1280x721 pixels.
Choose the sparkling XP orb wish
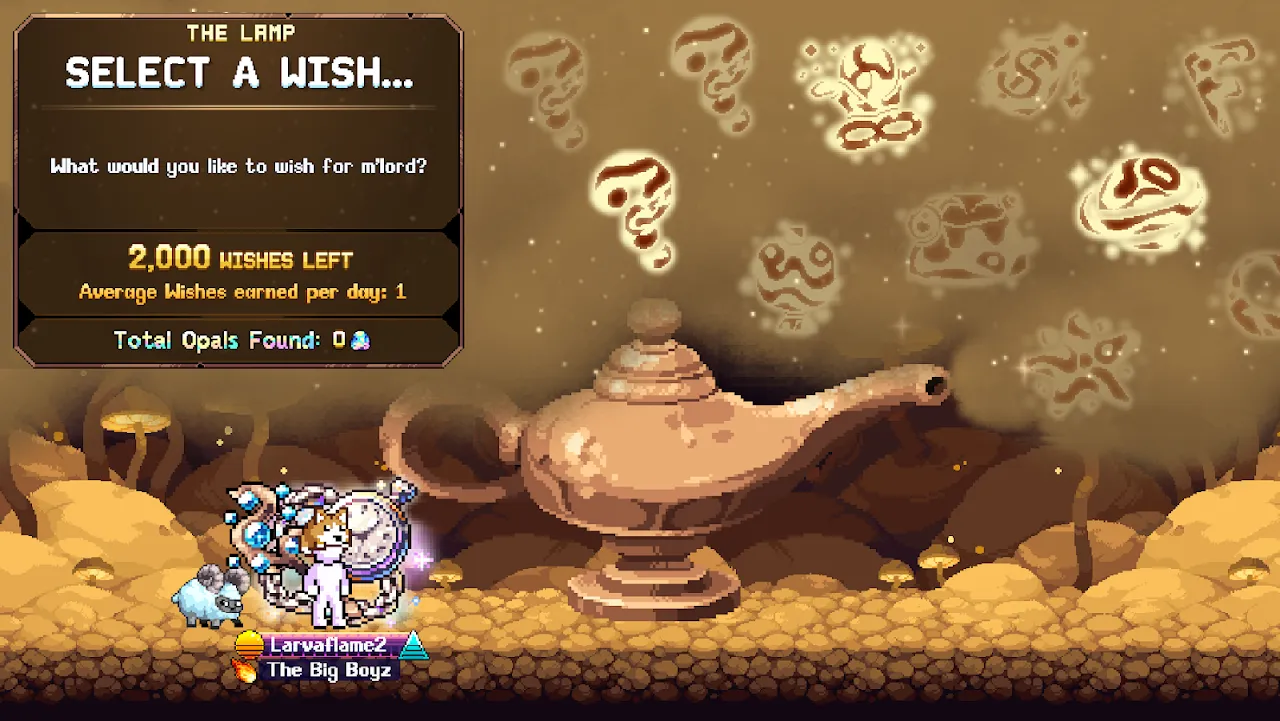(863, 90)
